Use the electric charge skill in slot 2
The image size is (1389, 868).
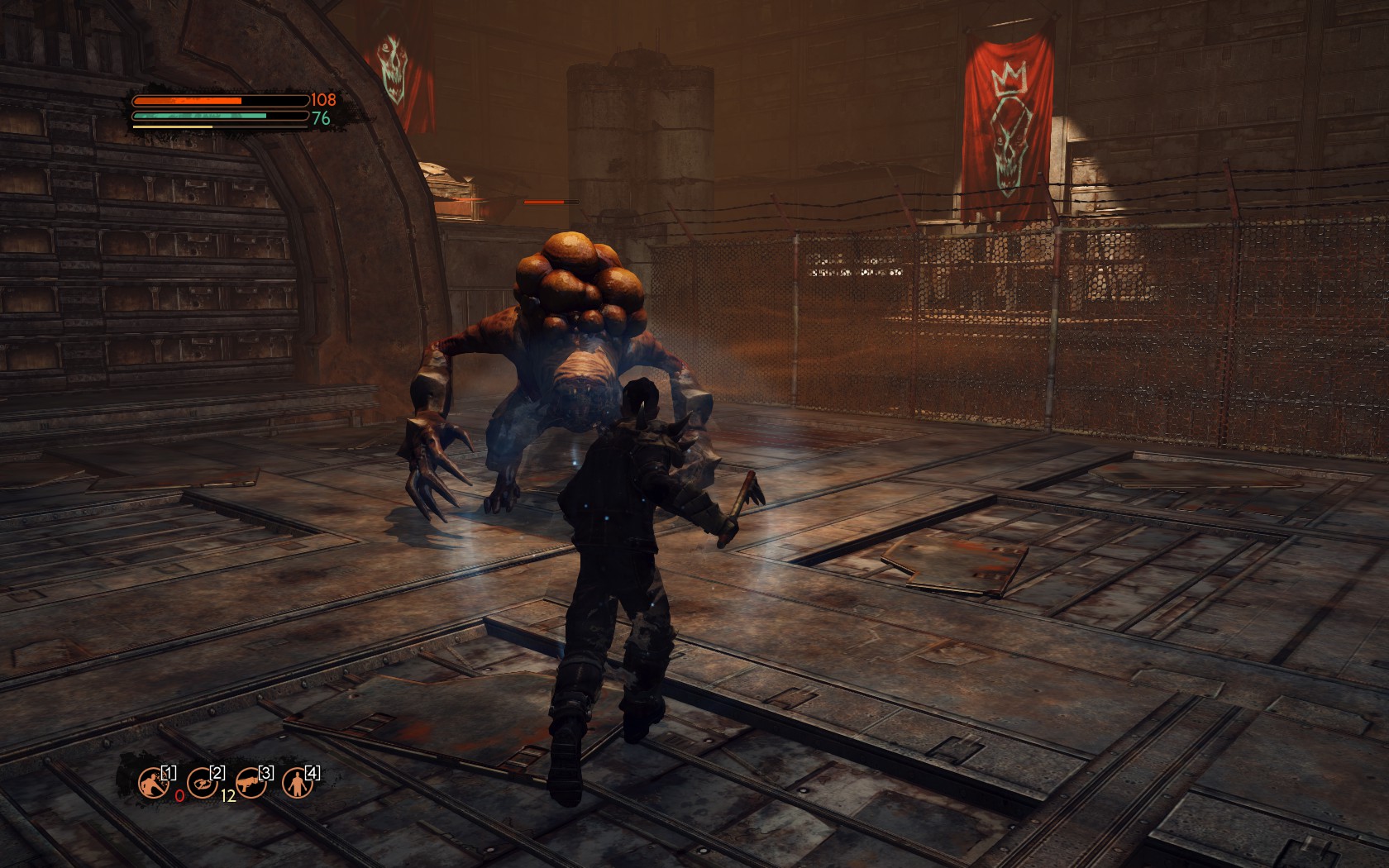pos(202,781)
